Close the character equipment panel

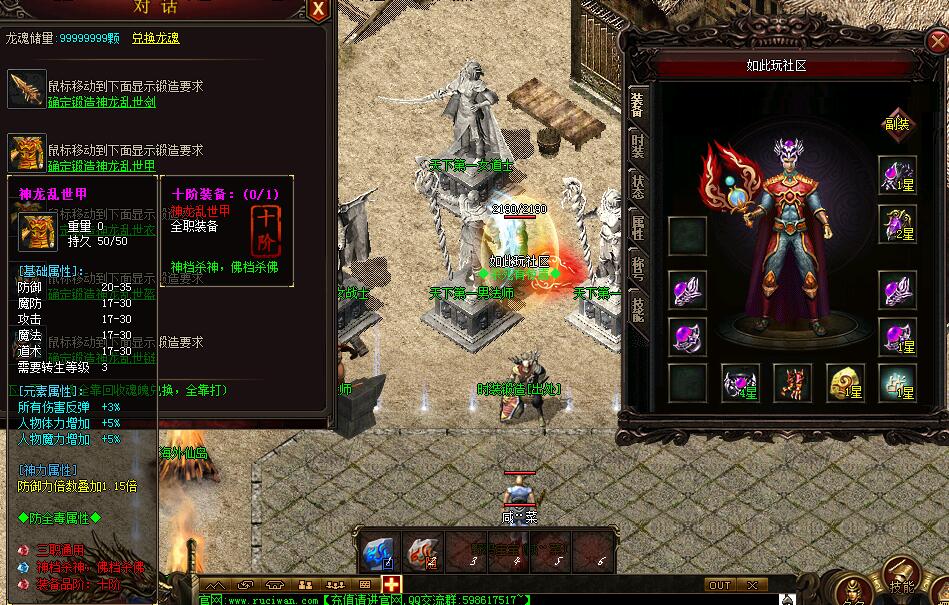click(x=936, y=42)
